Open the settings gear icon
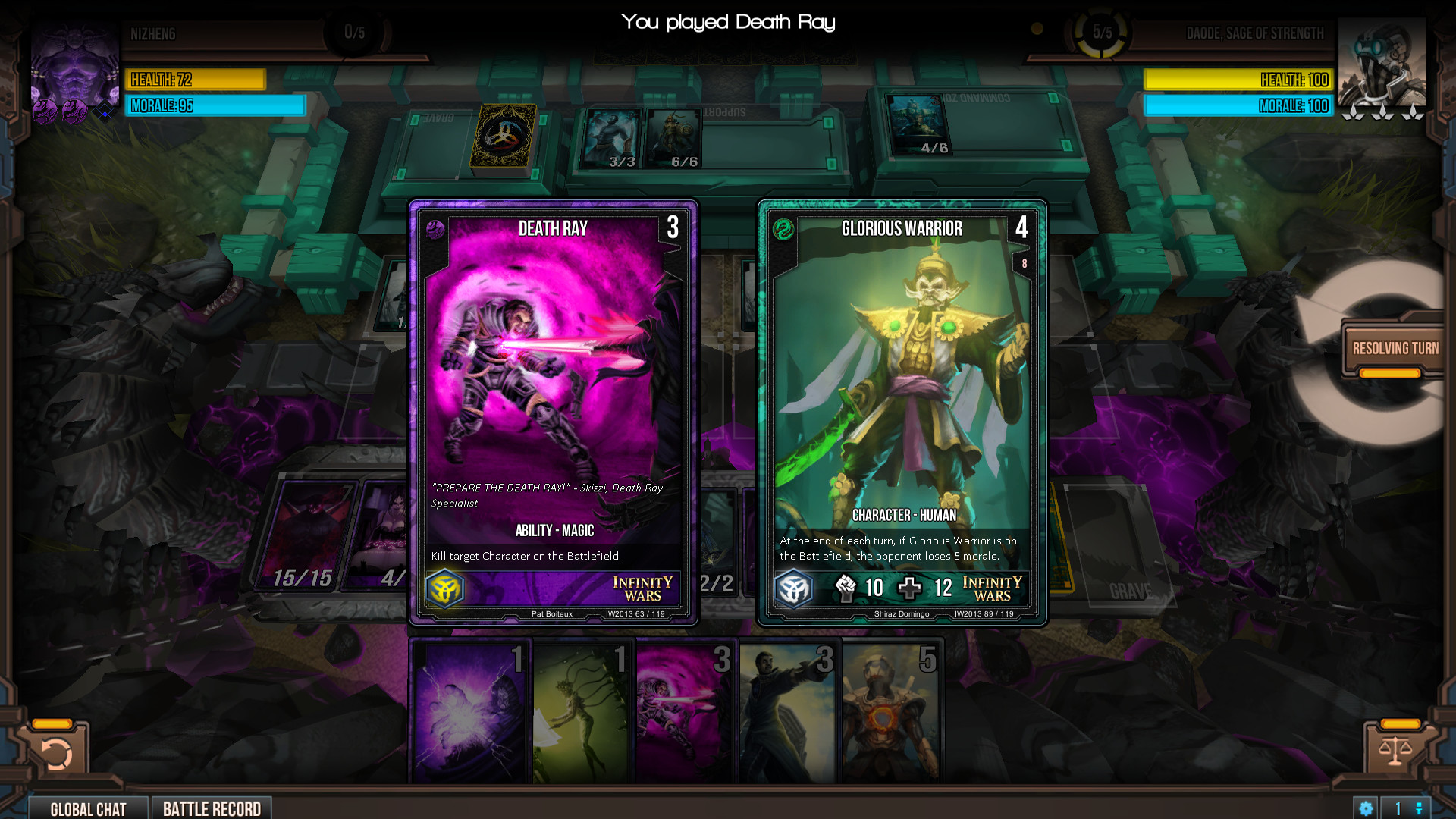The height and width of the screenshot is (819, 1456). pyautogui.click(x=1365, y=808)
